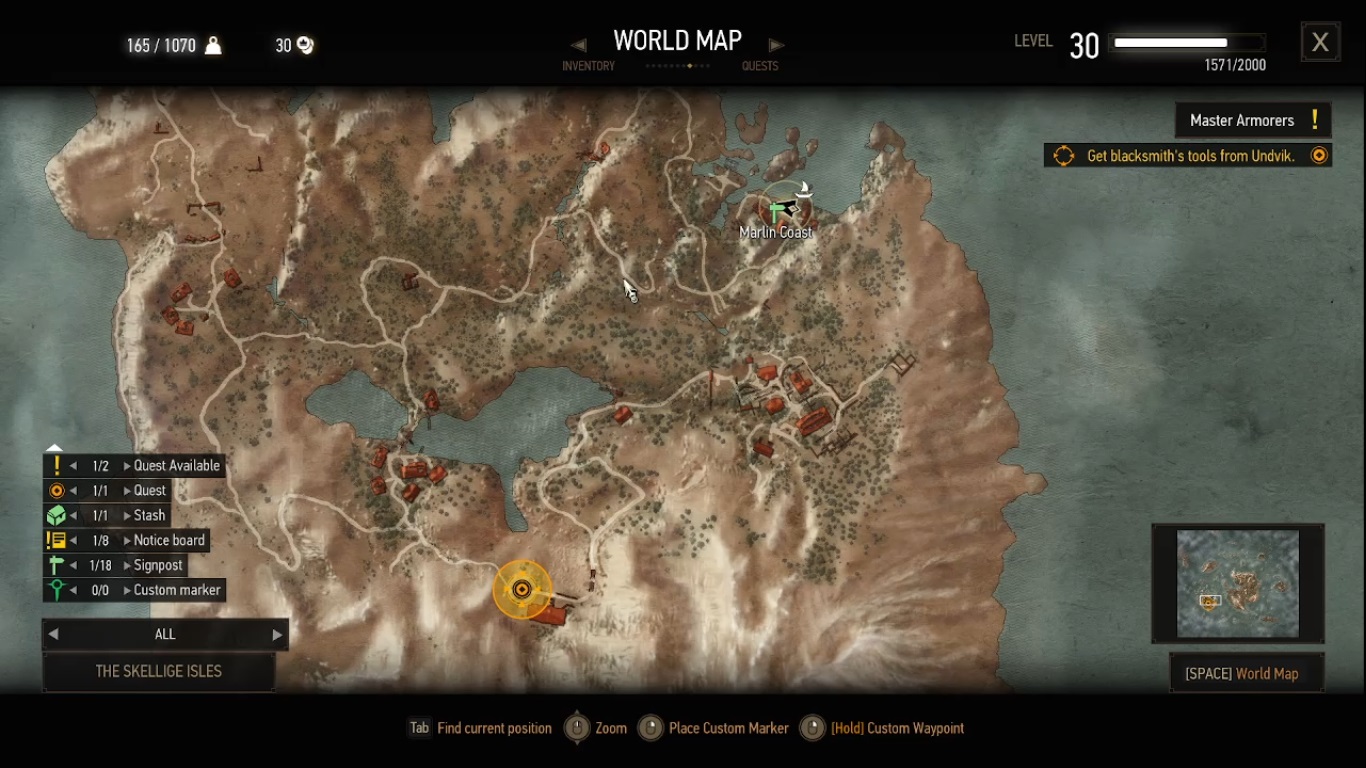Choose the Quest Available legend entry
This screenshot has width=1366, height=768.
click(x=176, y=466)
